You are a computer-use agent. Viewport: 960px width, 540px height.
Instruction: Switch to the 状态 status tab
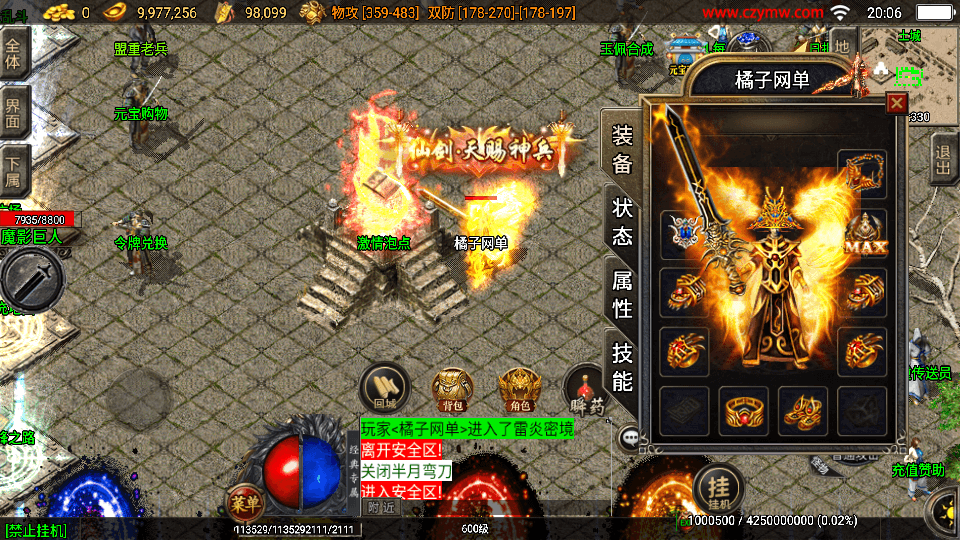(622, 222)
